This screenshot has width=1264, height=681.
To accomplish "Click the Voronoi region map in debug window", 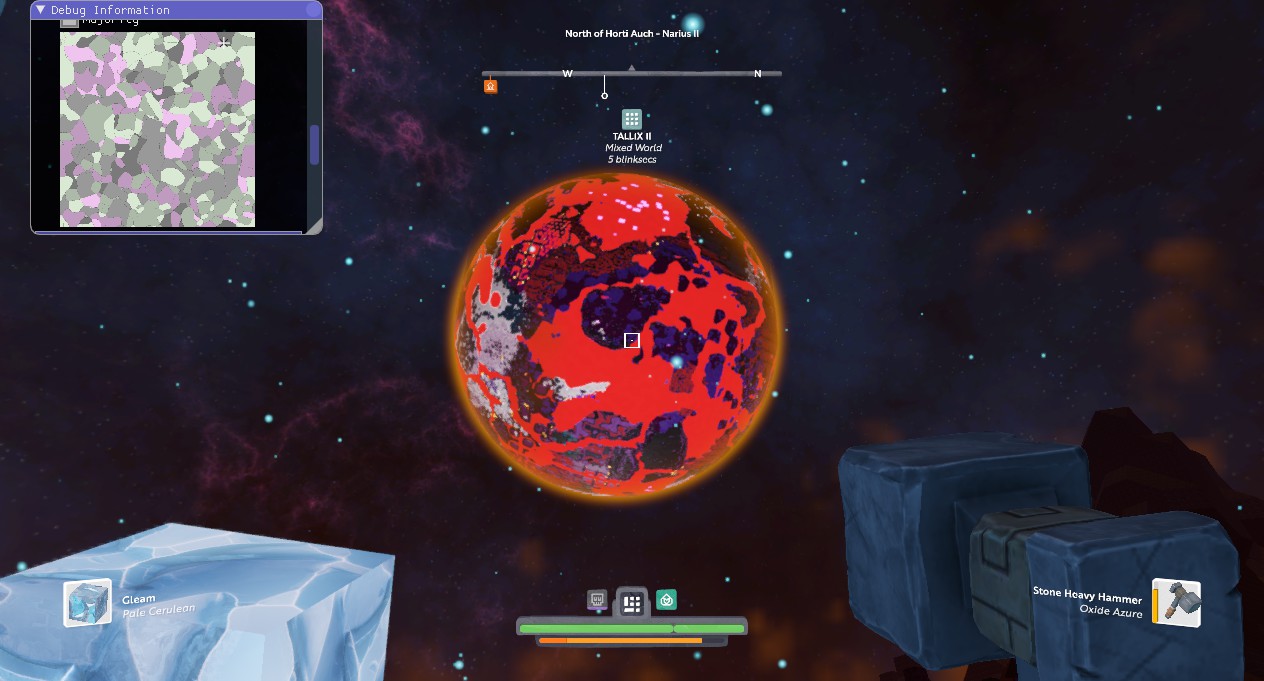I will click(x=157, y=129).
